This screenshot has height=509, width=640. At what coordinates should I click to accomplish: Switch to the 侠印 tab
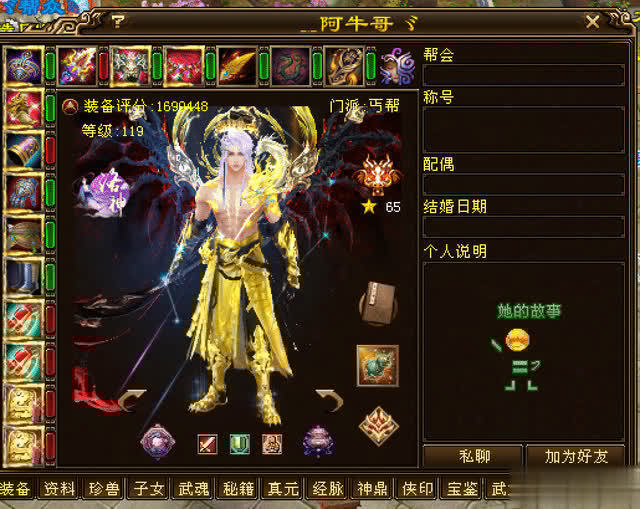tap(418, 489)
